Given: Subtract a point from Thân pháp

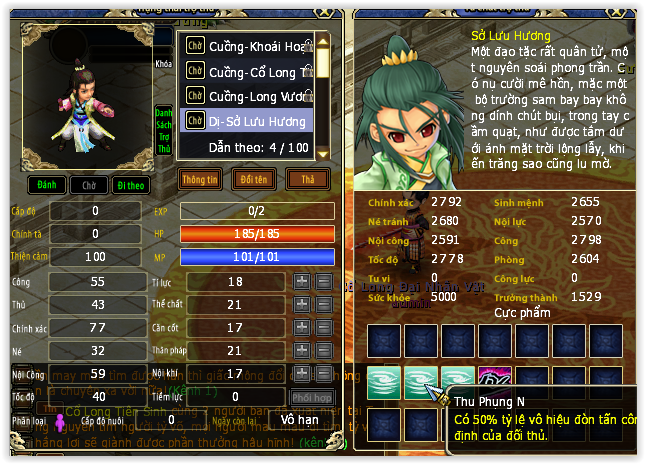Looking at the screenshot, I should (324, 351).
